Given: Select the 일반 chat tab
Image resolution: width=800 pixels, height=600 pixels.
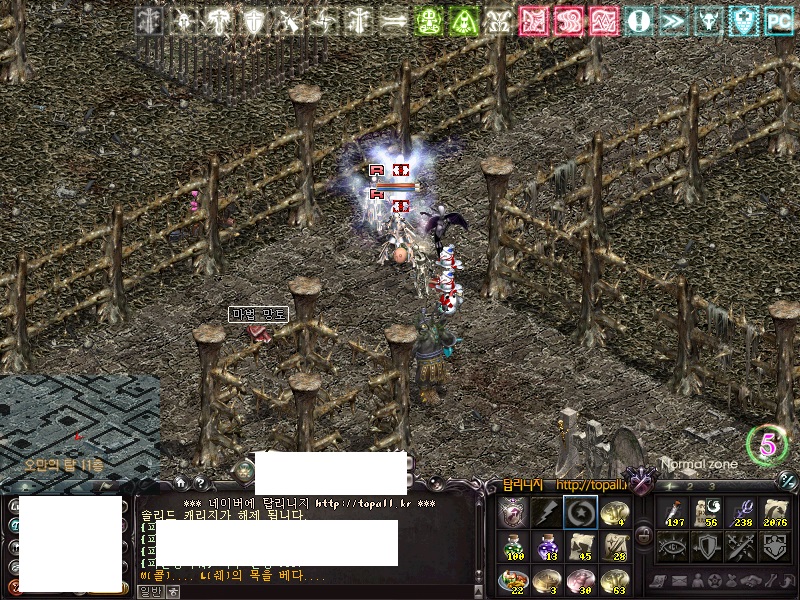Looking at the screenshot, I should pyautogui.click(x=150, y=591).
